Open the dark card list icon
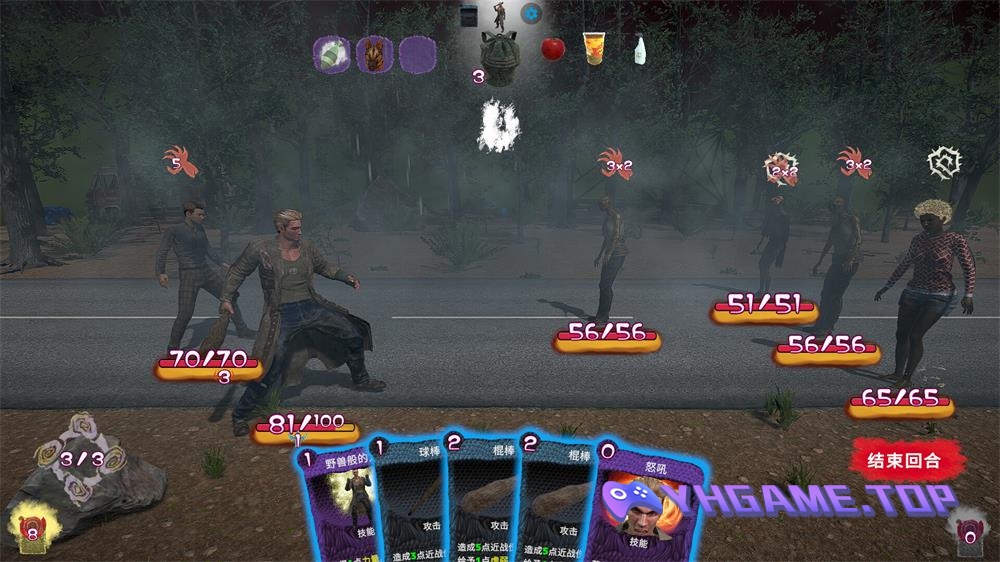The width and height of the screenshot is (1000, 562). click(x=469, y=14)
